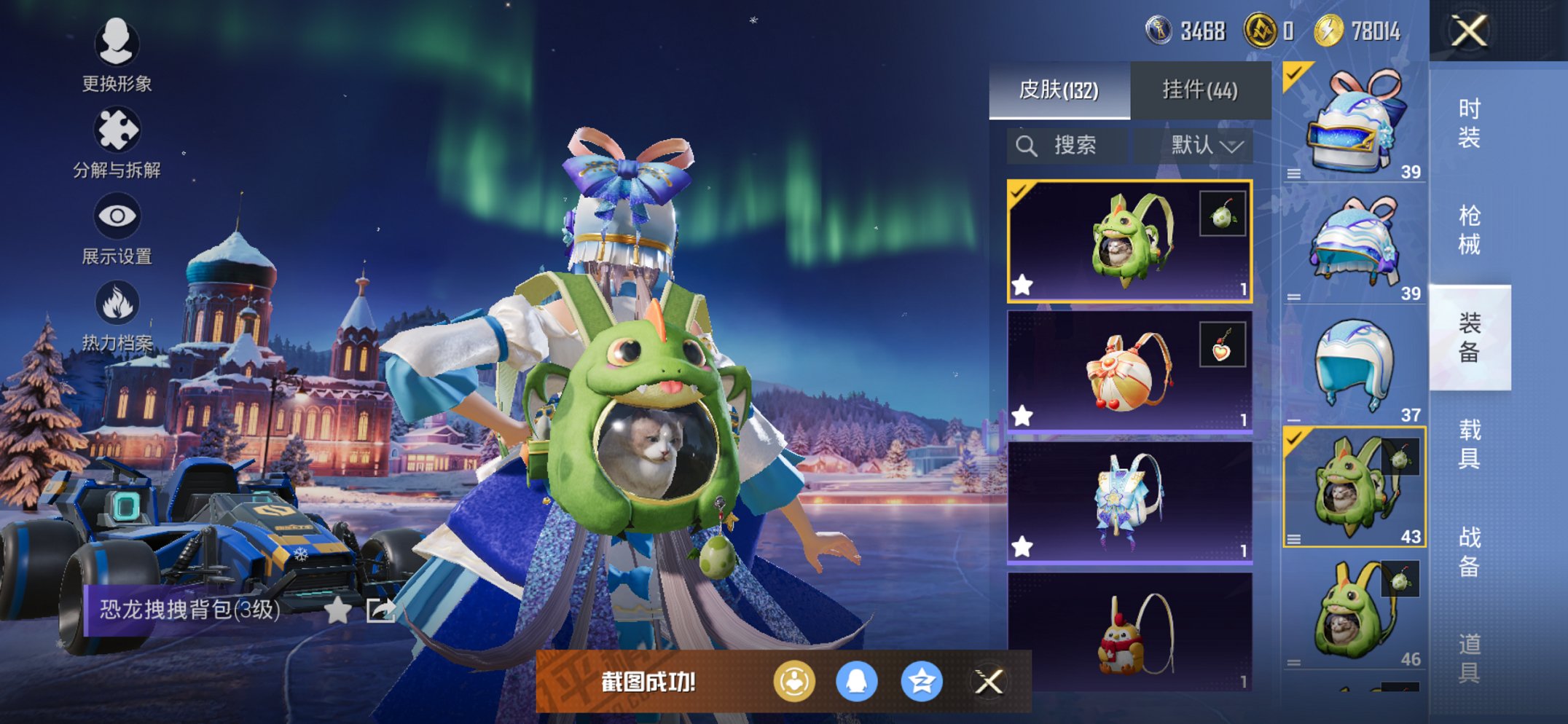Switch to the 挂件(44) pendants tab
Viewport: 1568px width, 724px height.
click(x=1199, y=90)
